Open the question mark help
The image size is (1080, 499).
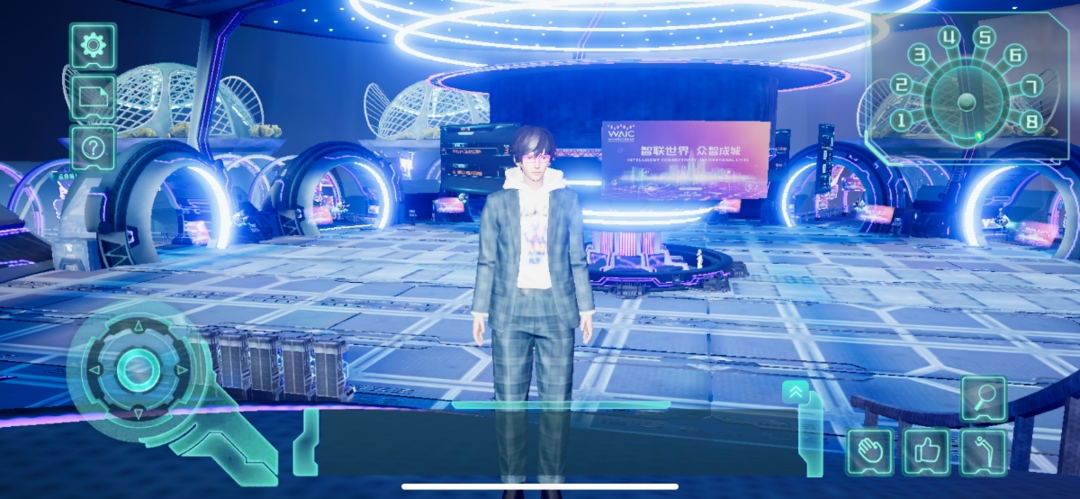click(93, 148)
